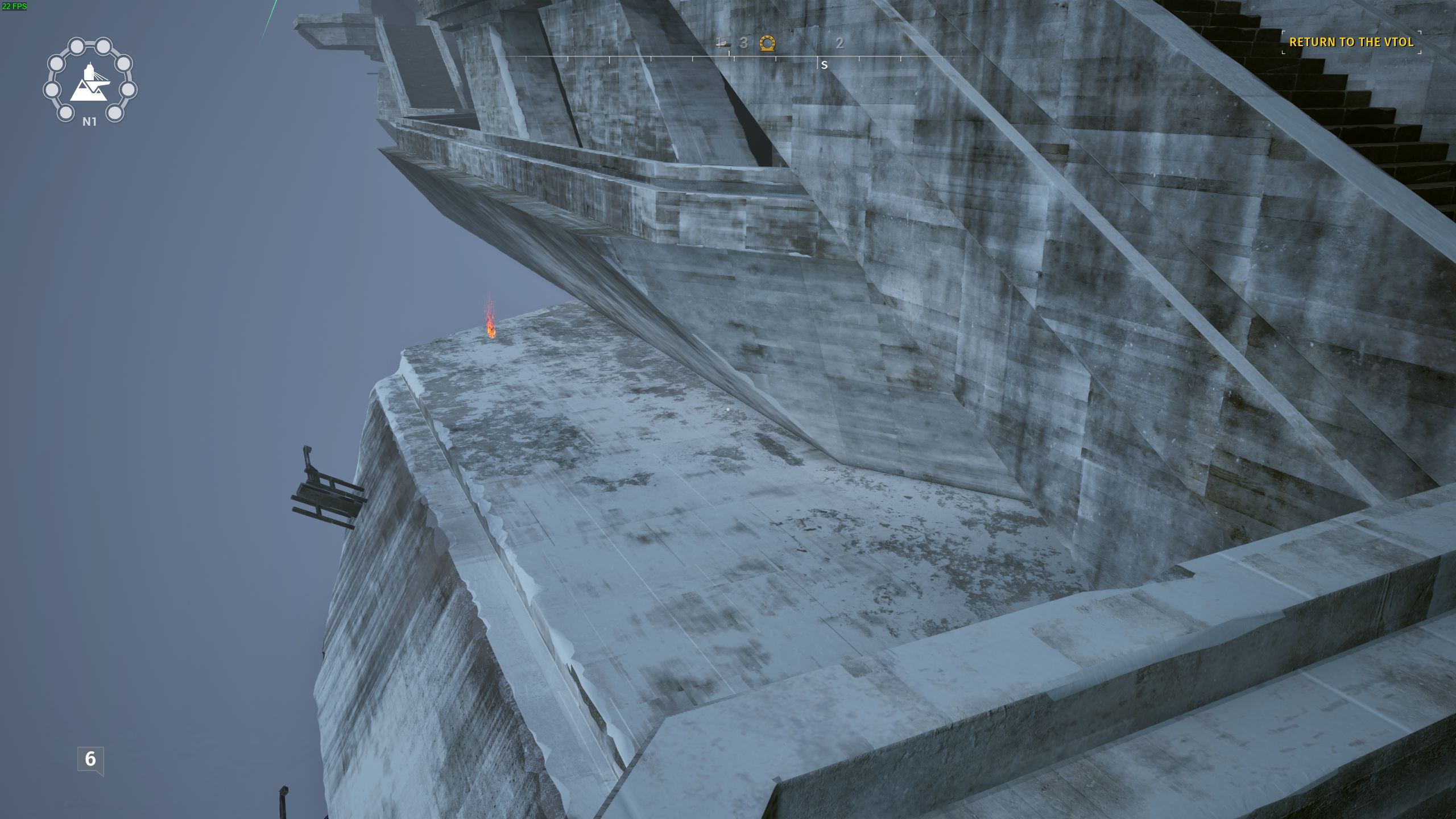Select the bottom-right node dot on the minimap ring
Screen dimensions: 1456x819
click(x=114, y=112)
